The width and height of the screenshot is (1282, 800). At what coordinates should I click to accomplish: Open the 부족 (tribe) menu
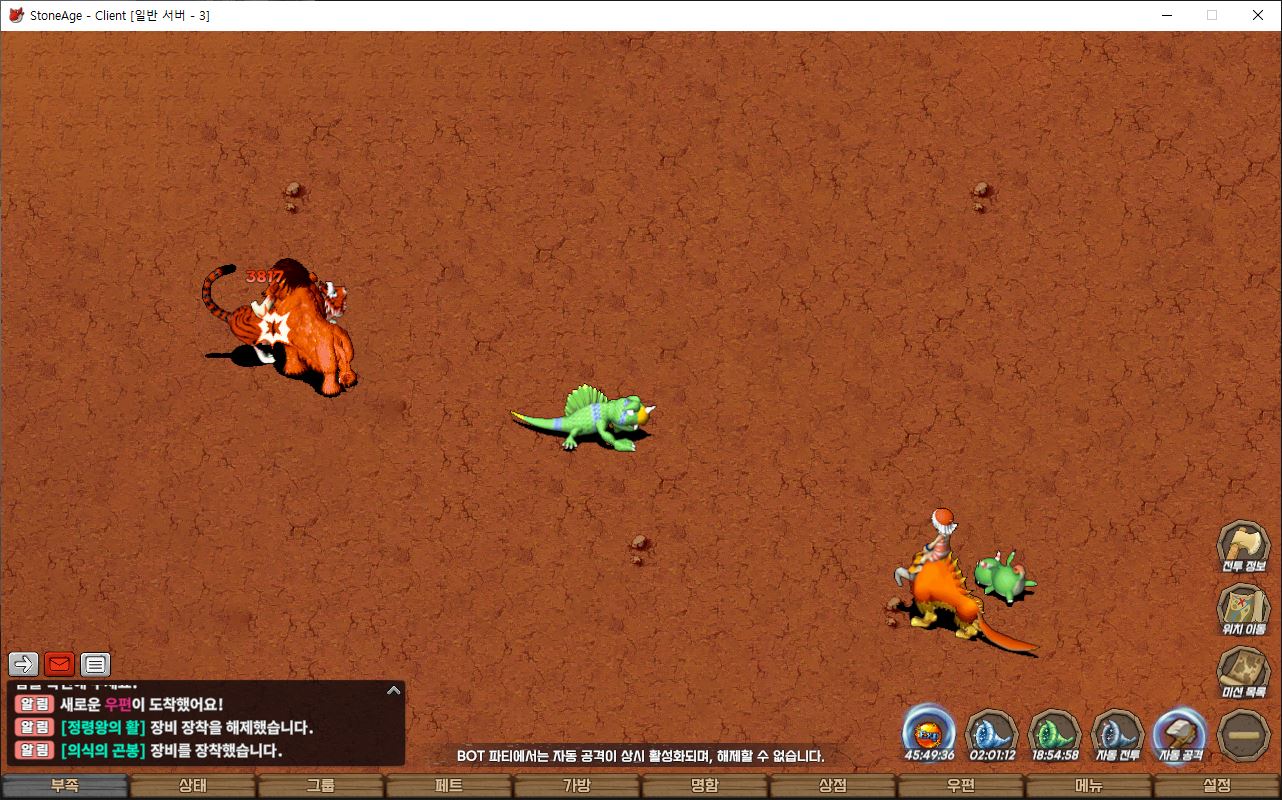point(65,786)
